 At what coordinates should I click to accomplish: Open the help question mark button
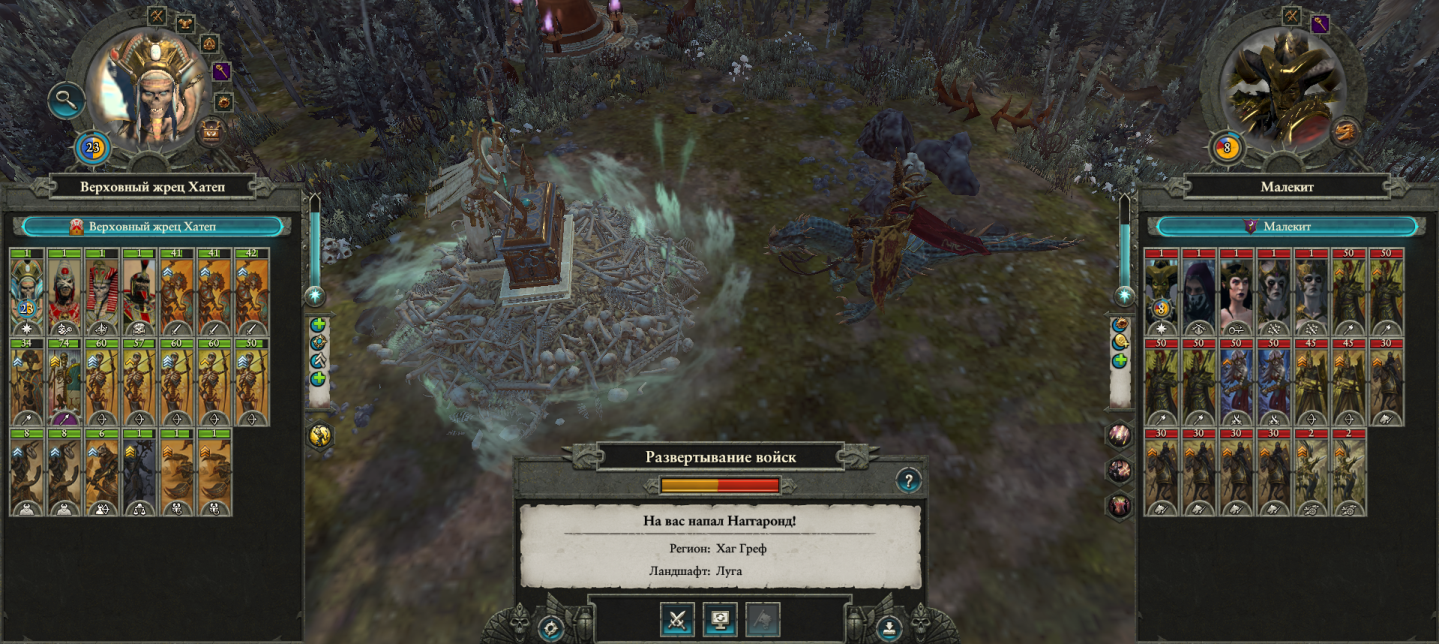click(907, 481)
